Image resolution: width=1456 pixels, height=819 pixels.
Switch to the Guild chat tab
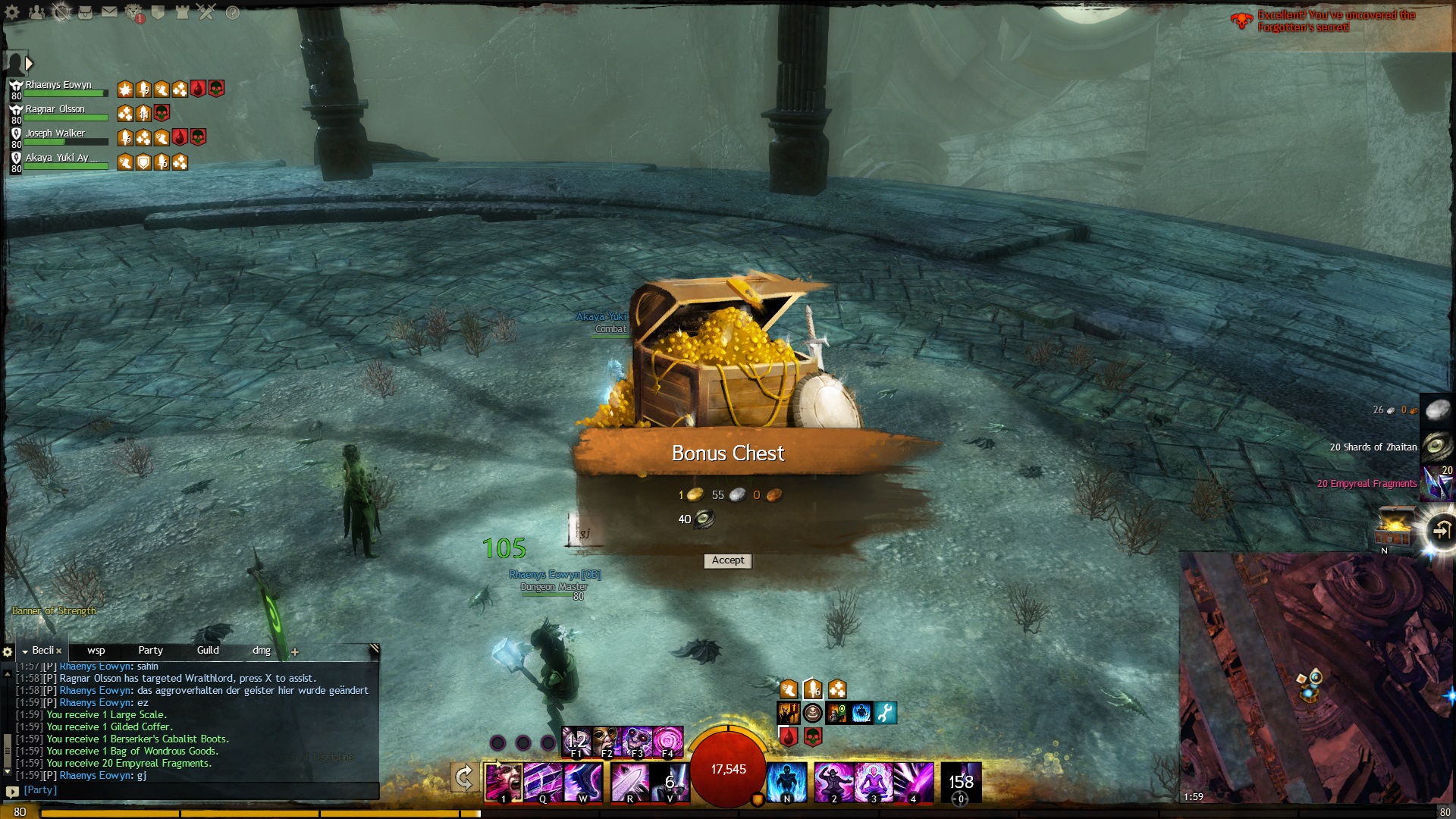point(208,651)
